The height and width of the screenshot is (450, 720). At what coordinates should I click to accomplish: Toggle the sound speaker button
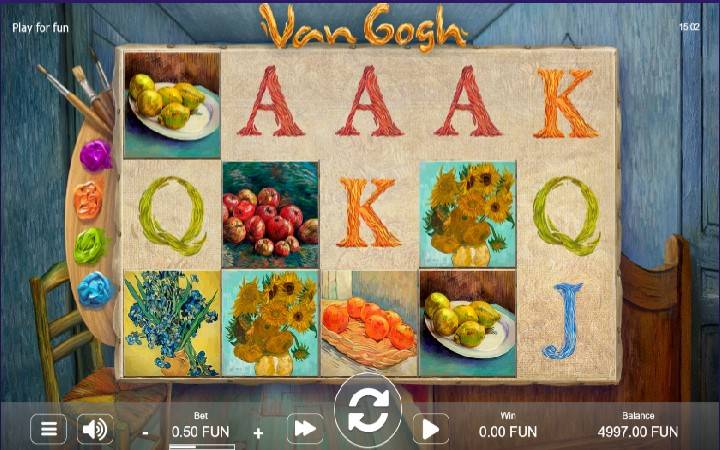(x=95, y=430)
